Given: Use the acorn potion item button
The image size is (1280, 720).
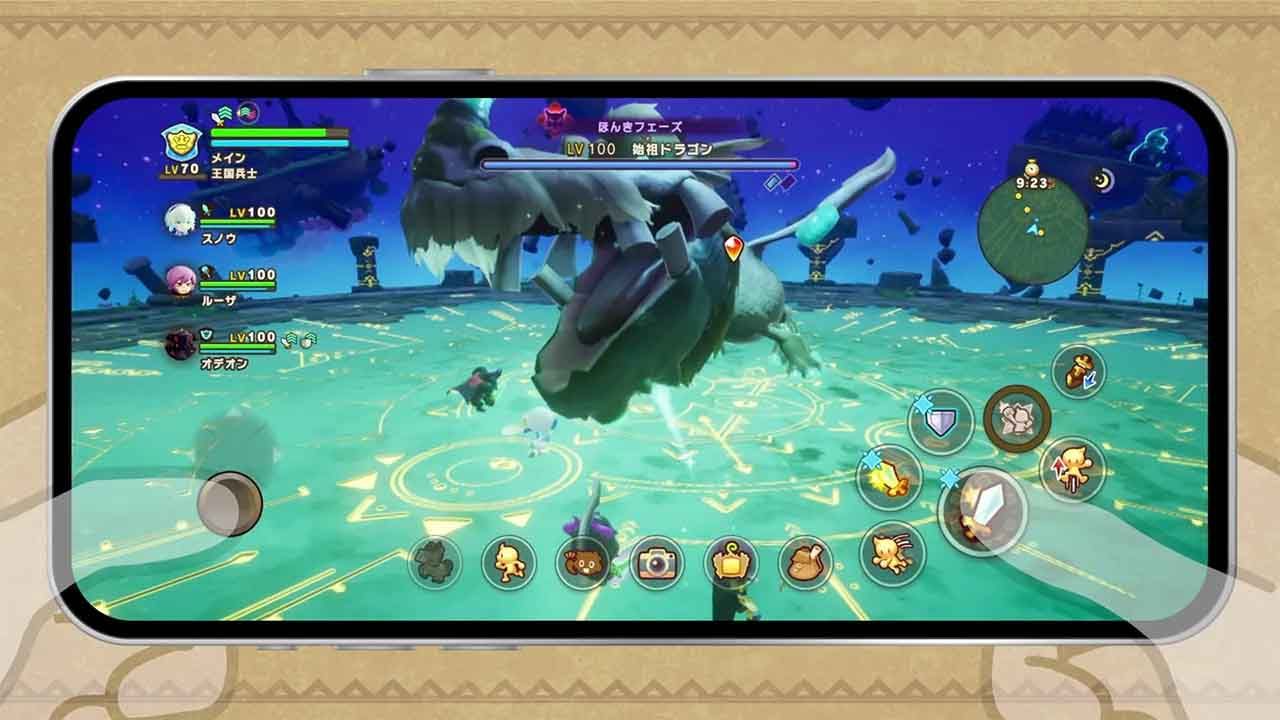Looking at the screenshot, I should [1075, 371].
